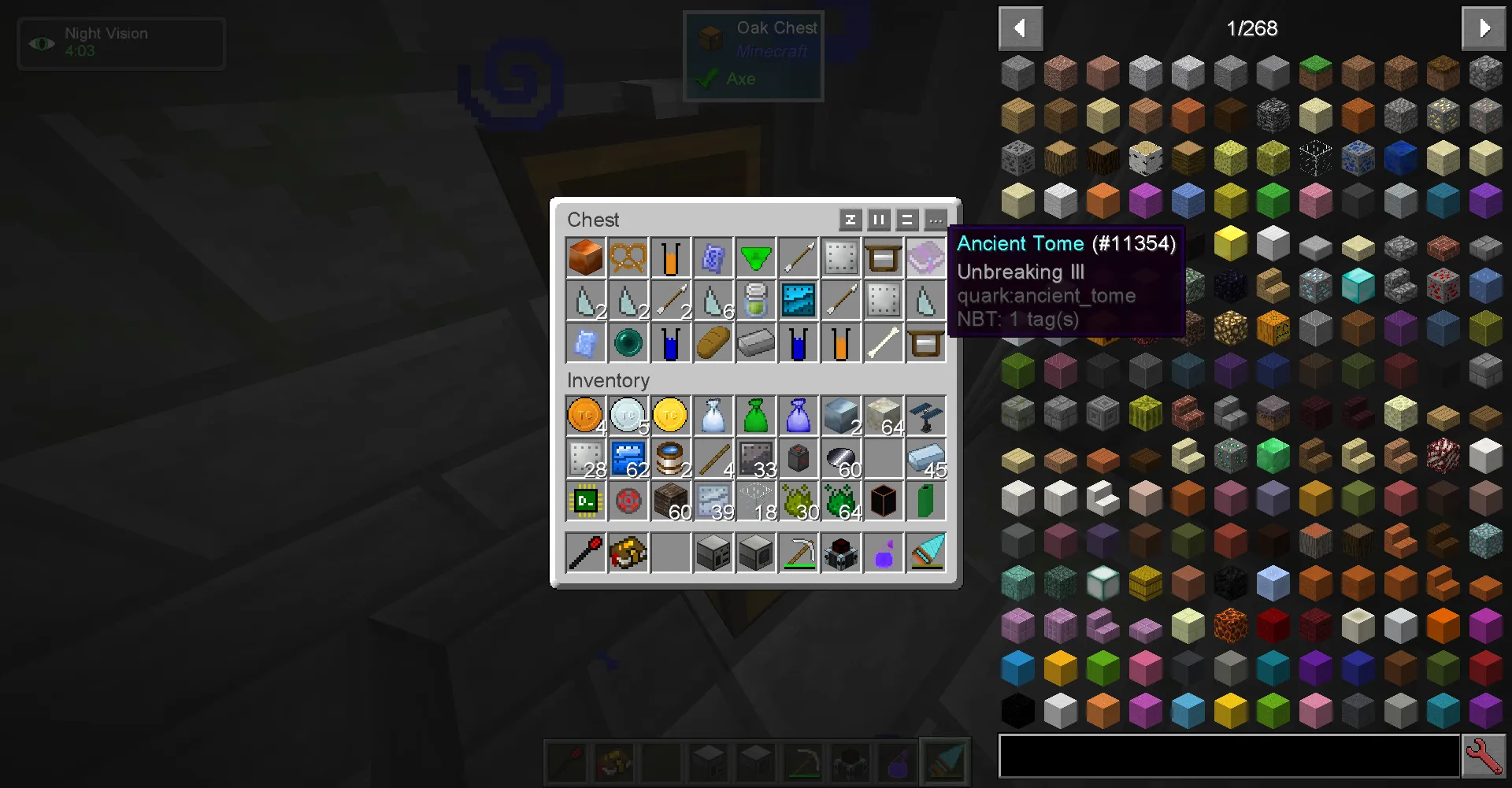This screenshot has width=1512, height=788.
Task: Select the magenta wool block in JEI
Action: [1146, 200]
